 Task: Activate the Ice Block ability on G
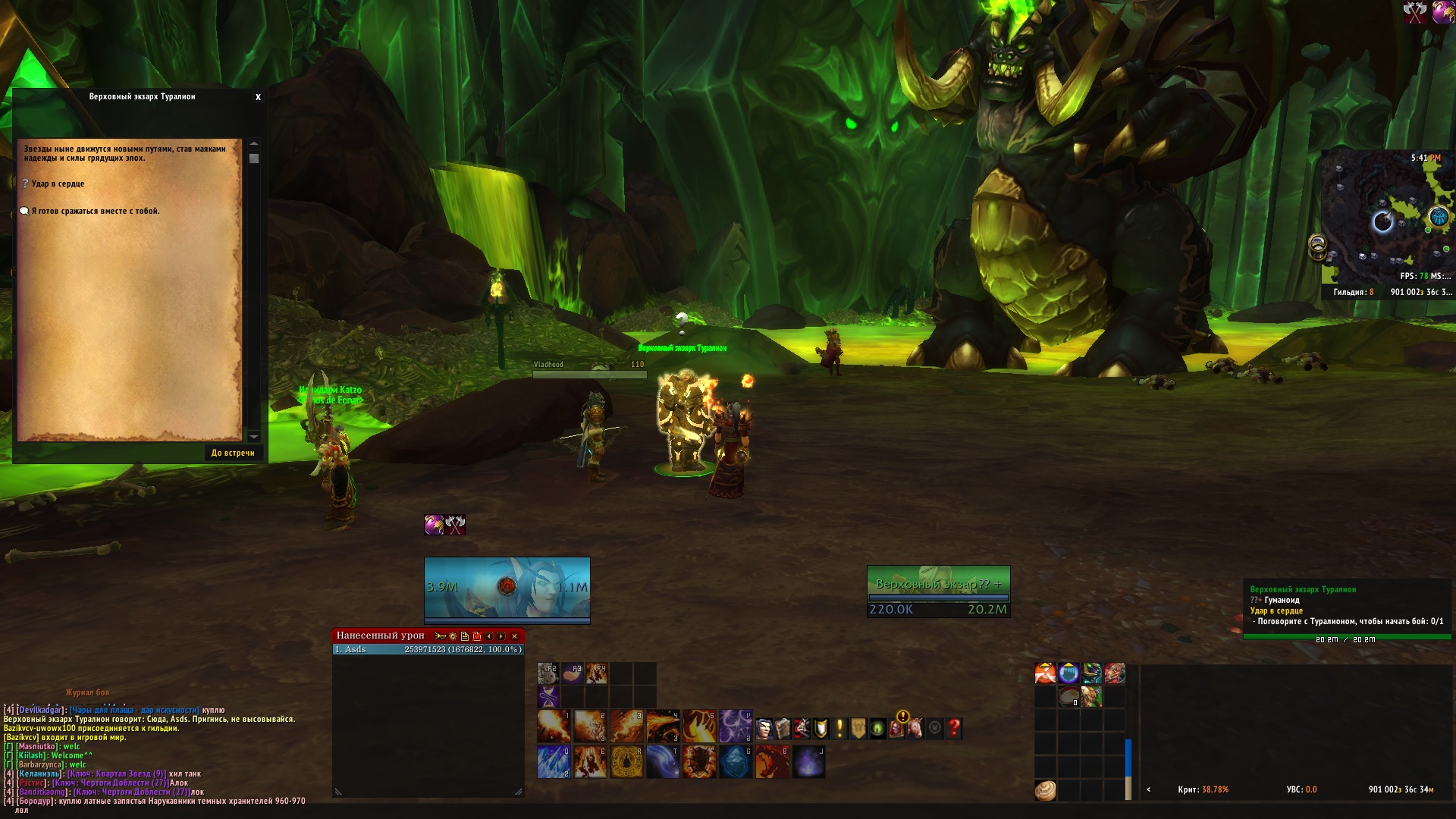click(735, 762)
